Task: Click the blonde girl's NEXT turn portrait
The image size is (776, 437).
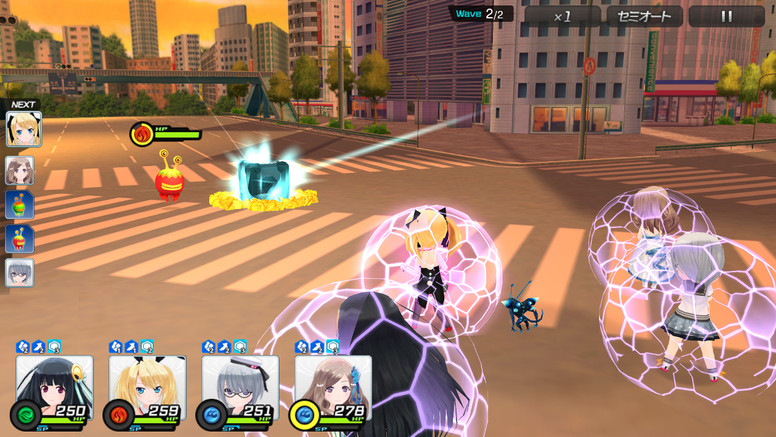Action: 22,129
